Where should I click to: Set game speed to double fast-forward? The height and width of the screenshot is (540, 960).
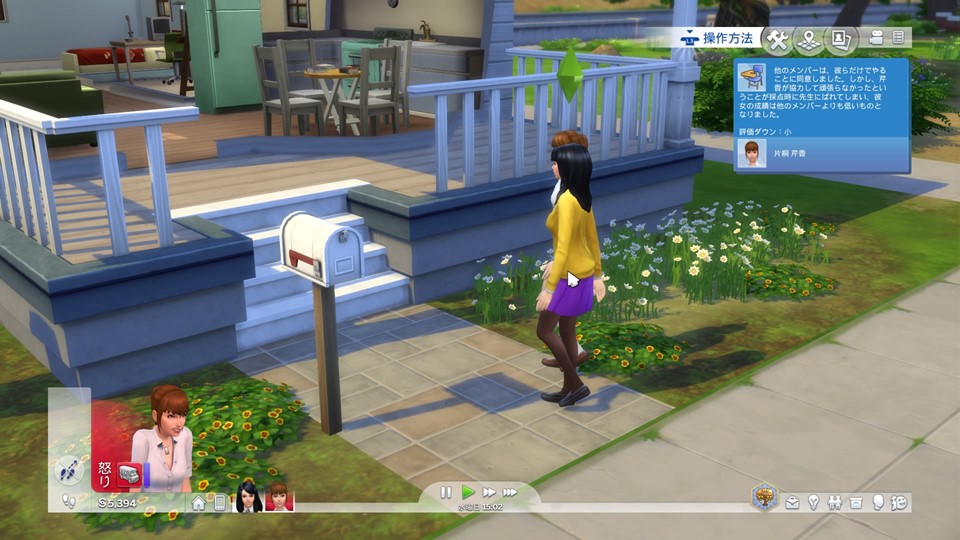coord(489,492)
